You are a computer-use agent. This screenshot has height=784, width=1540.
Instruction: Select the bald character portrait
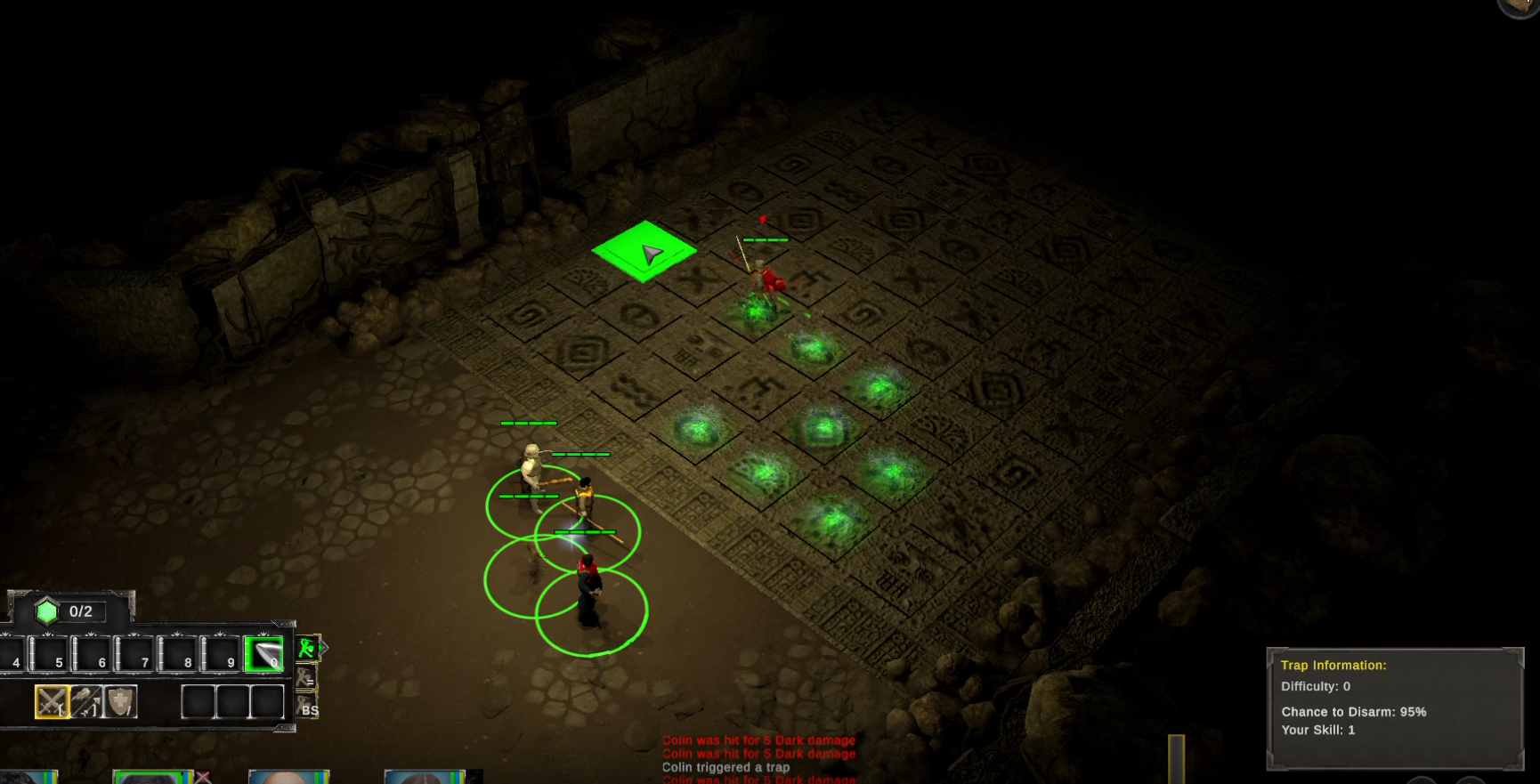(x=288, y=777)
